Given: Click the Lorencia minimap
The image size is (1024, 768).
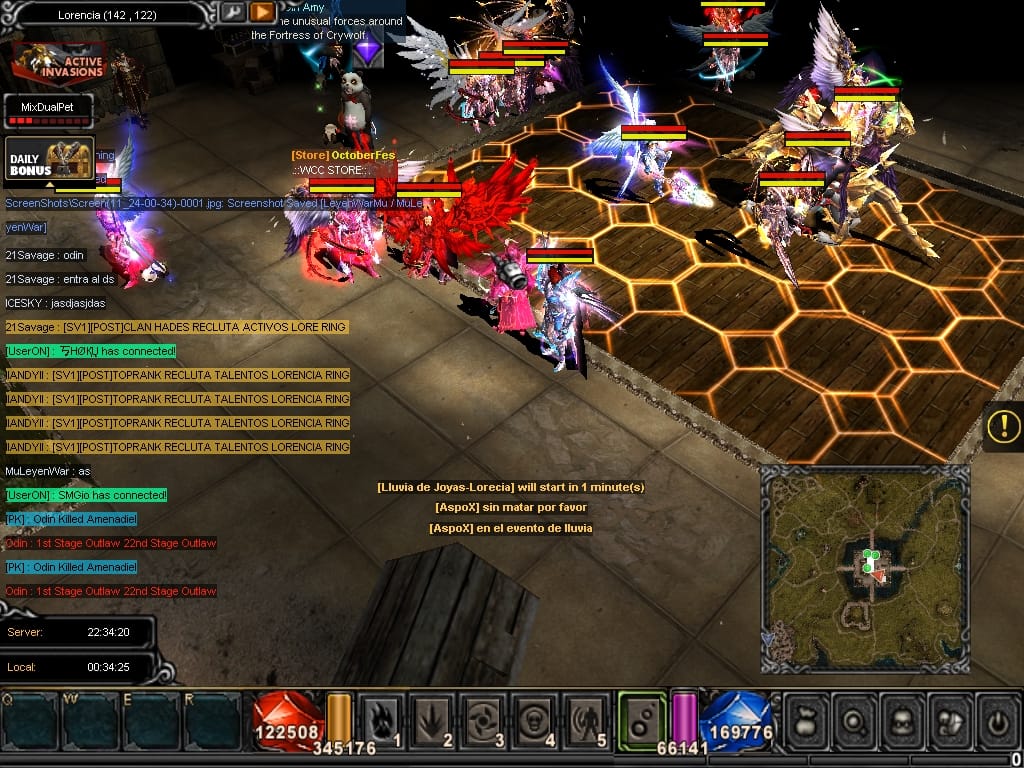Looking at the screenshot, I should pyautogui.click(x=865, y=568).
